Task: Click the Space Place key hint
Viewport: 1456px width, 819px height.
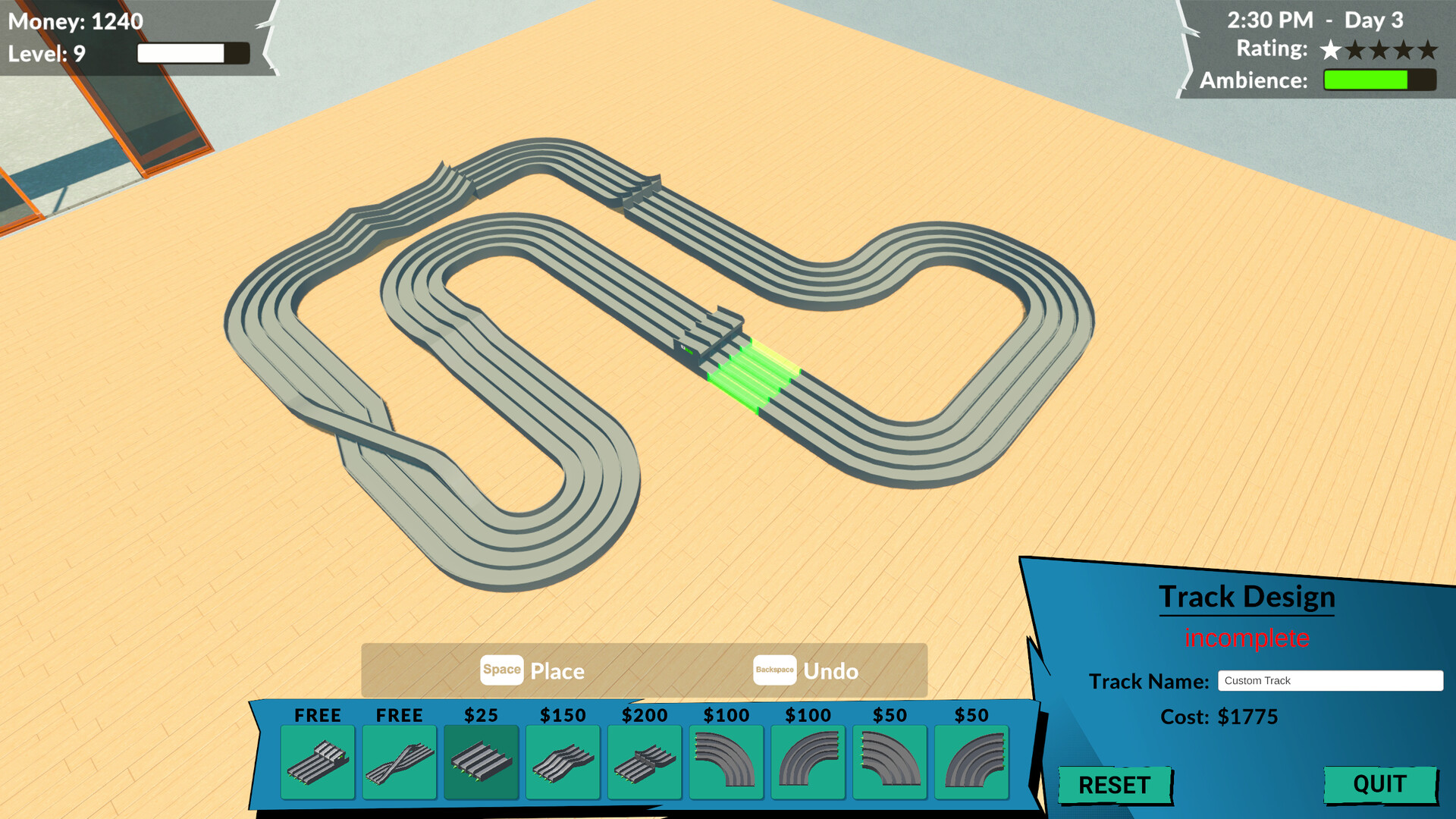Action: [501, 670]
